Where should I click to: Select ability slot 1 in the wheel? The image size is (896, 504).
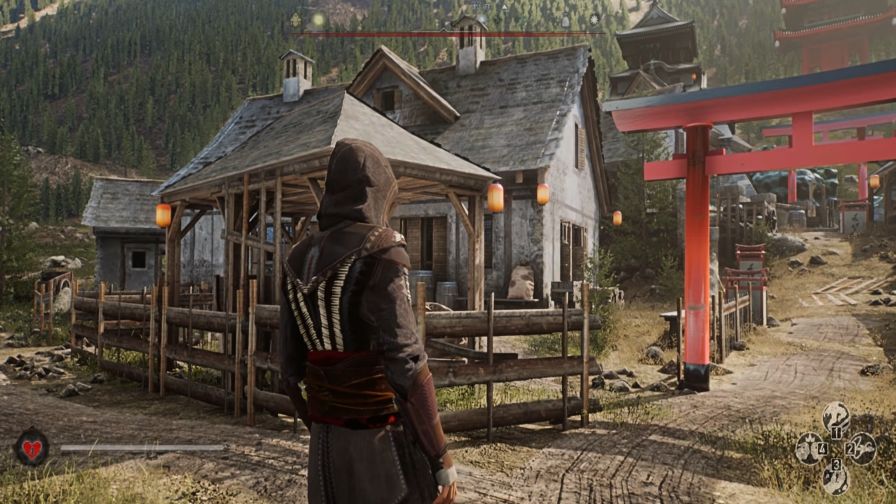[x=835, y=417]
